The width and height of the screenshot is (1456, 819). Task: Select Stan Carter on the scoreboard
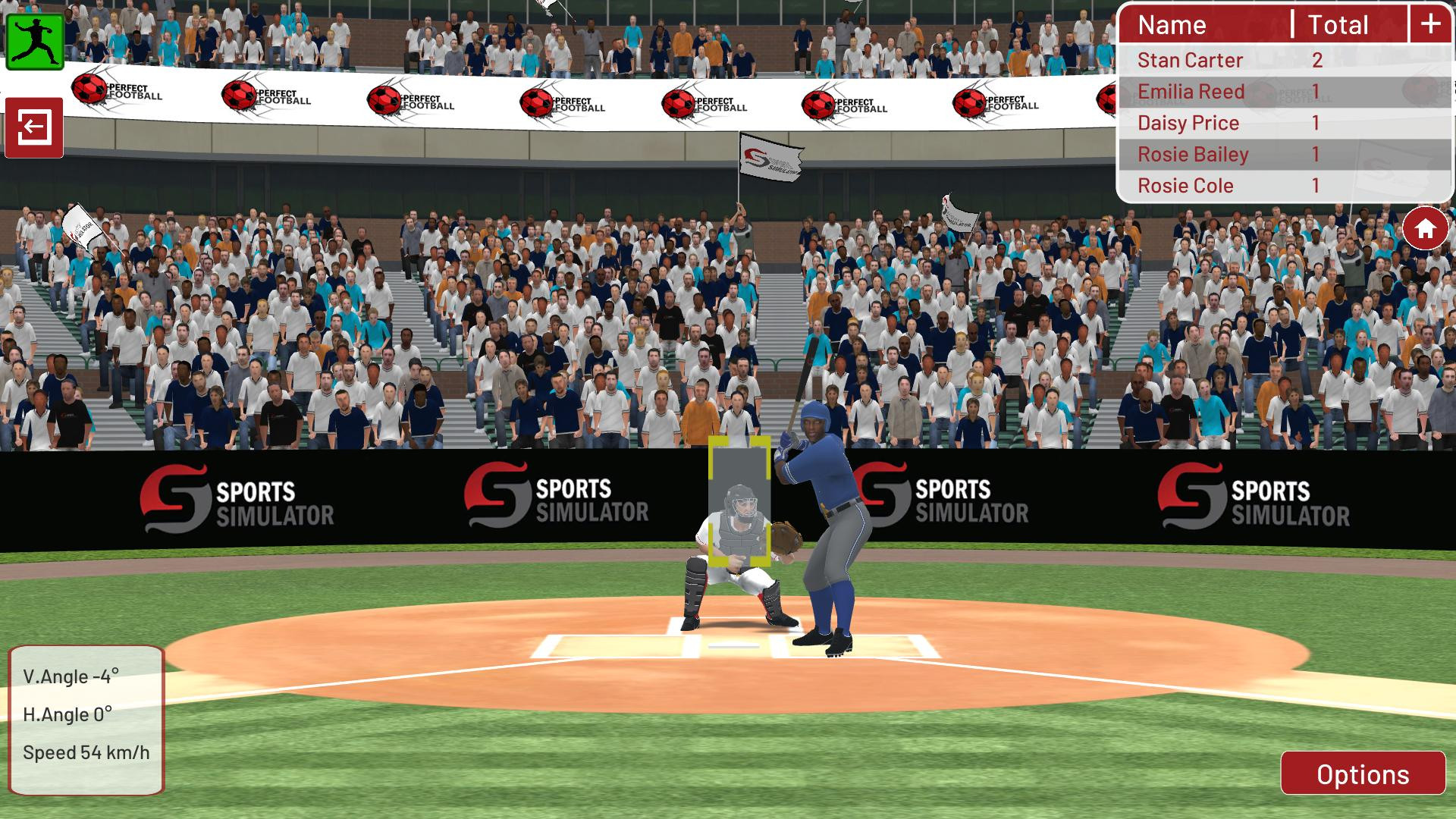[x=1189, y=60]
